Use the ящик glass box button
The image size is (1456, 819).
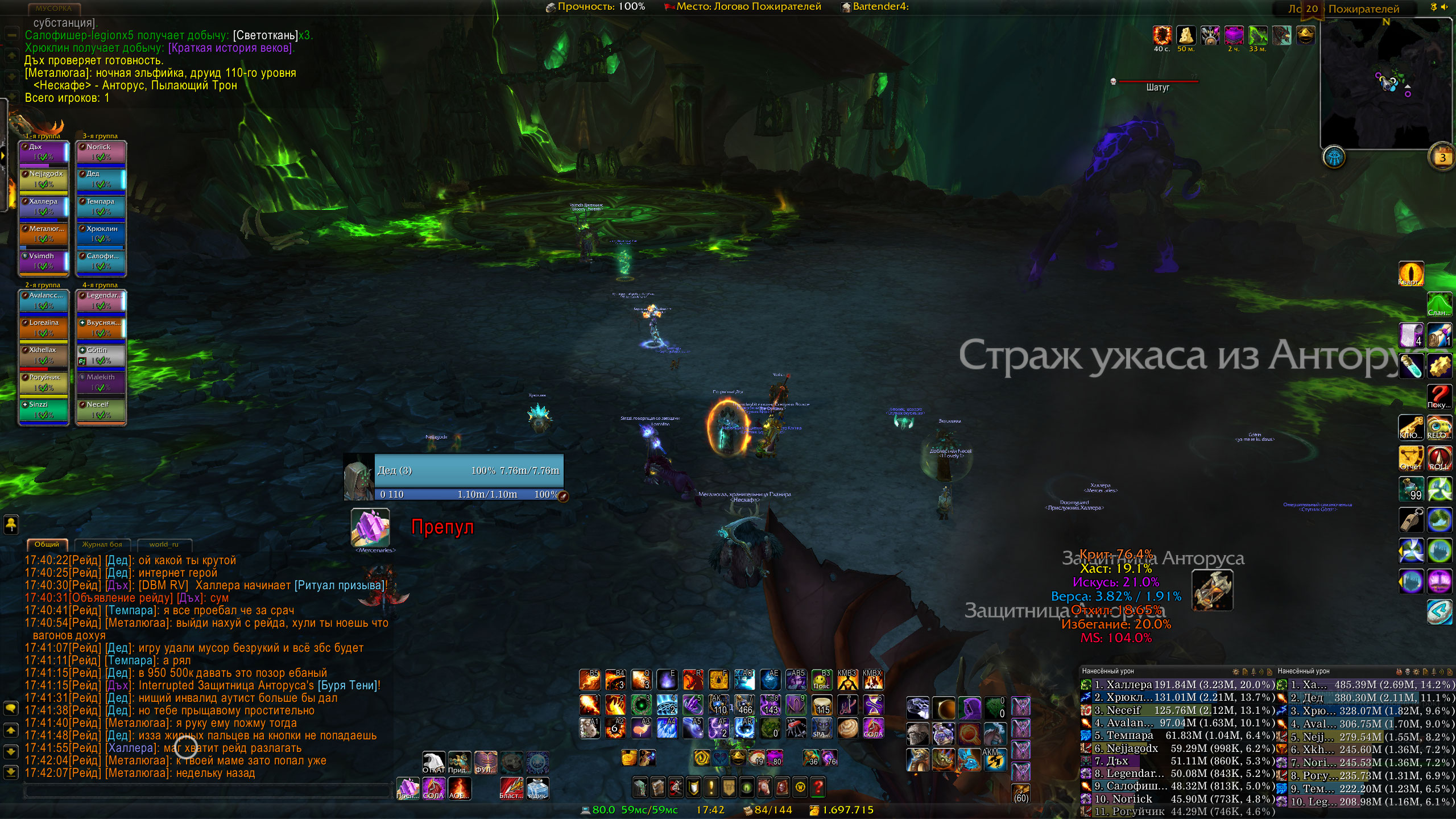(x=537, y=788)
